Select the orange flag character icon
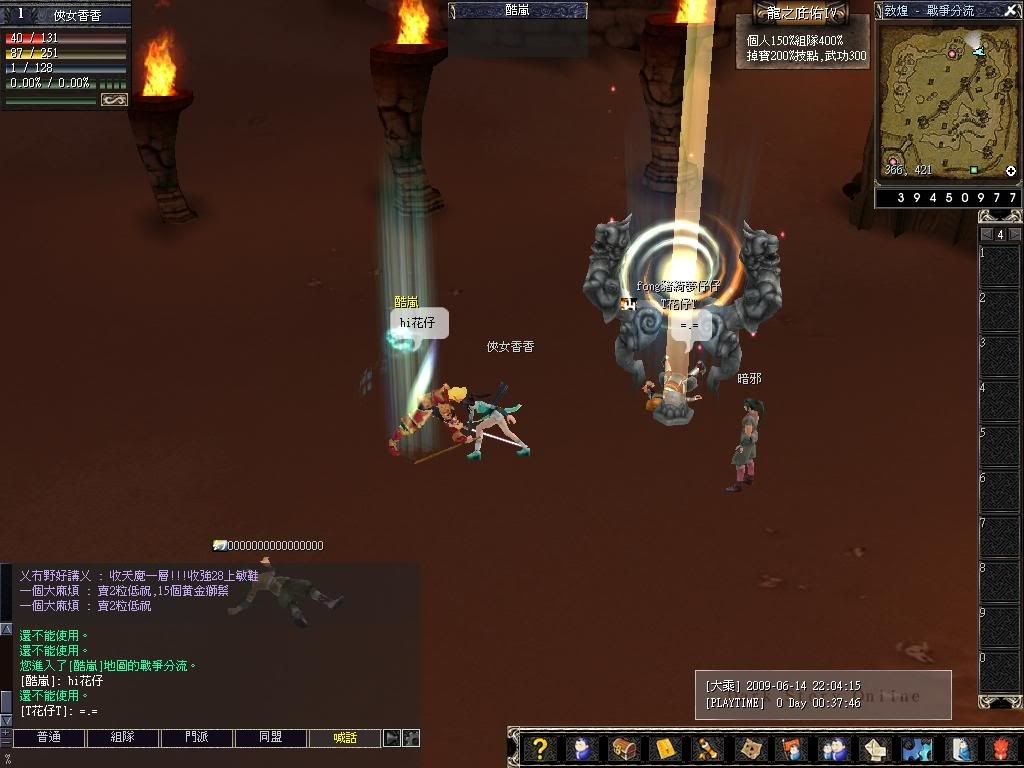 [x=790, y=748]
